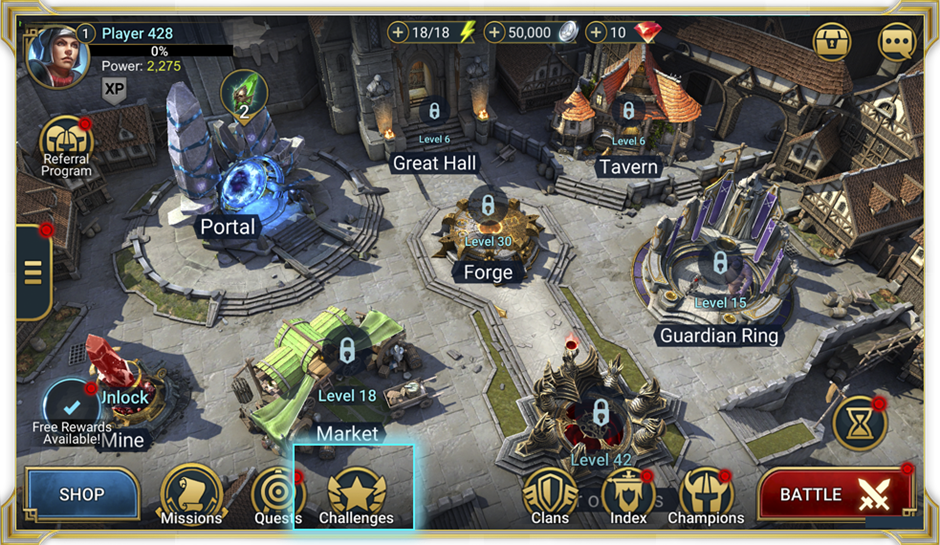Image resolution: width=940 pixels, height=545 pixels.
Task: Open the Shop
Action: (x=82, y=494)
